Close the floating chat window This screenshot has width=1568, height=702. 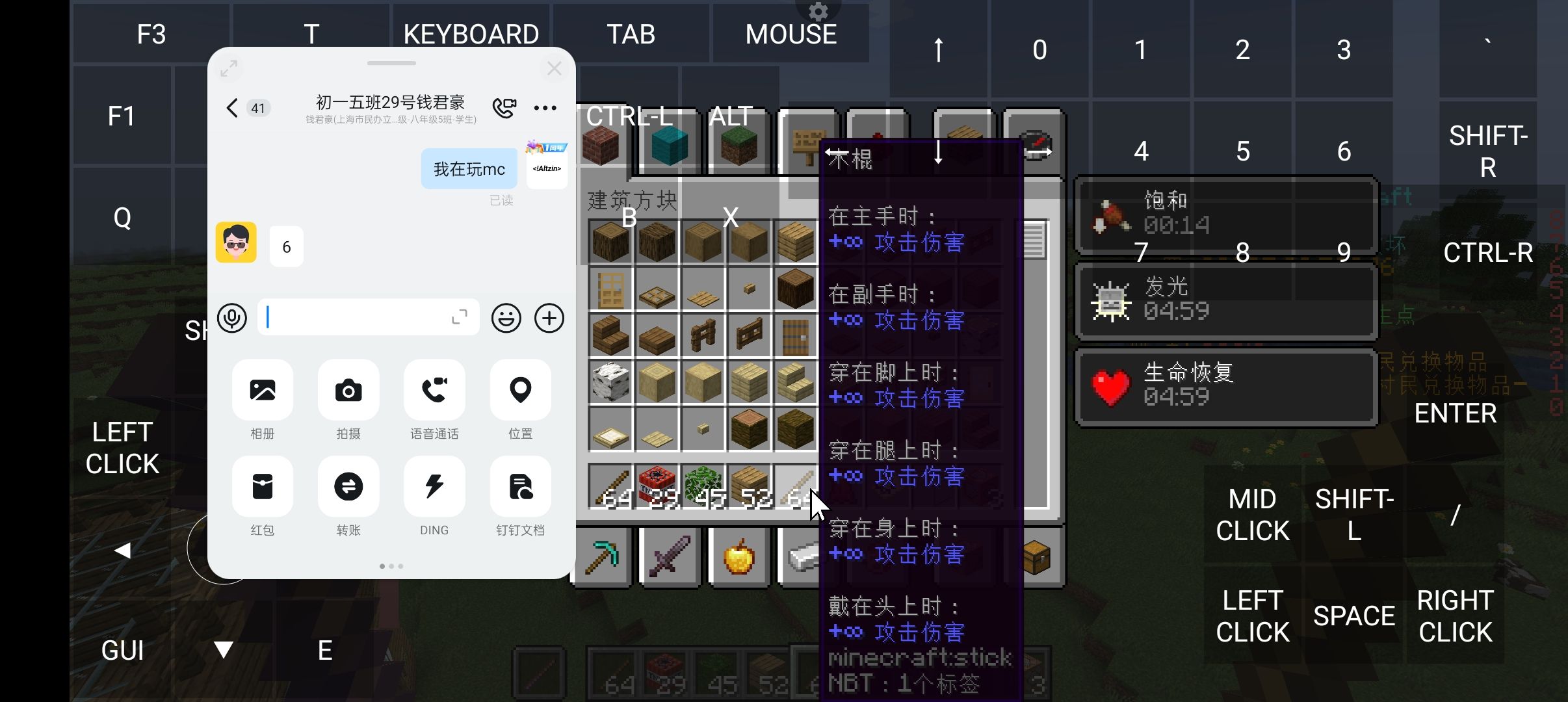tap(554, 68)
